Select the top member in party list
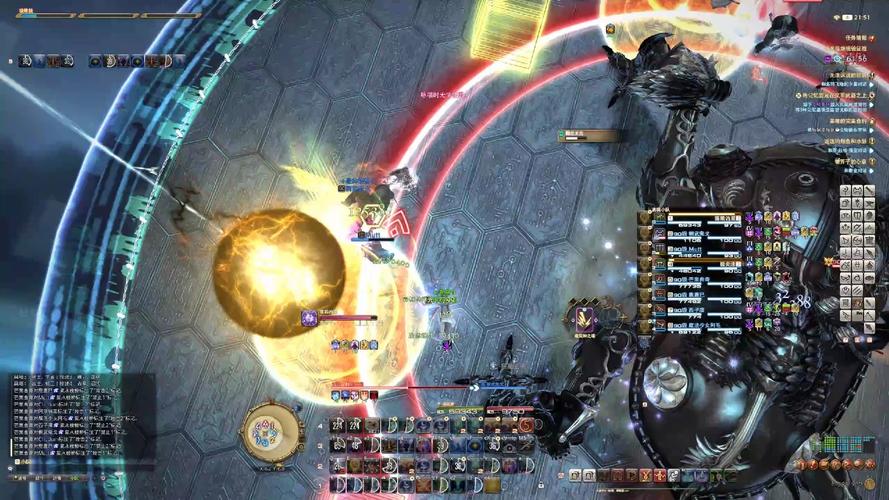889x500 pixels. point(690,218)
